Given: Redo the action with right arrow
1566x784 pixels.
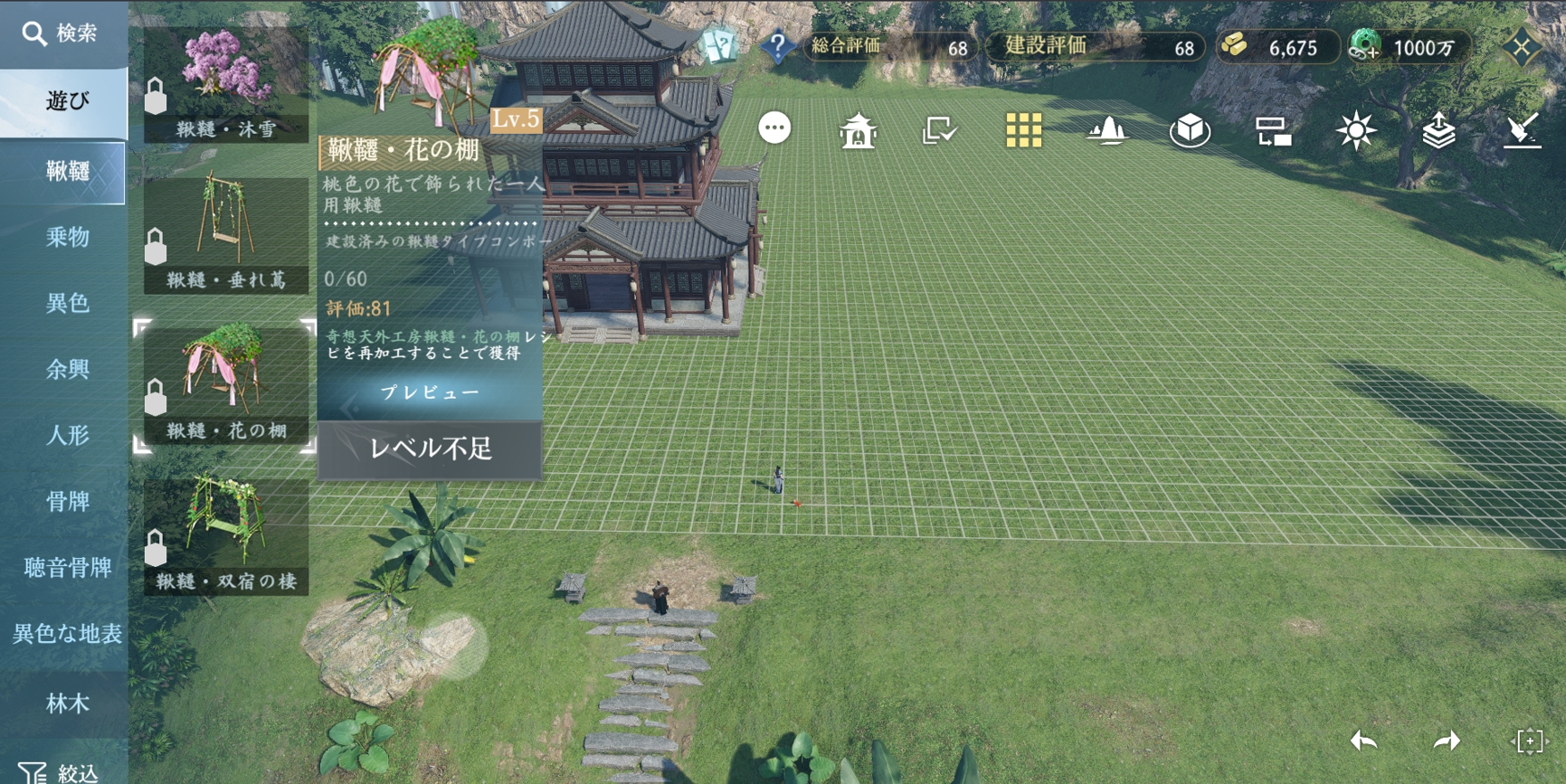Looking at the screenshot, I should 1447,741.
